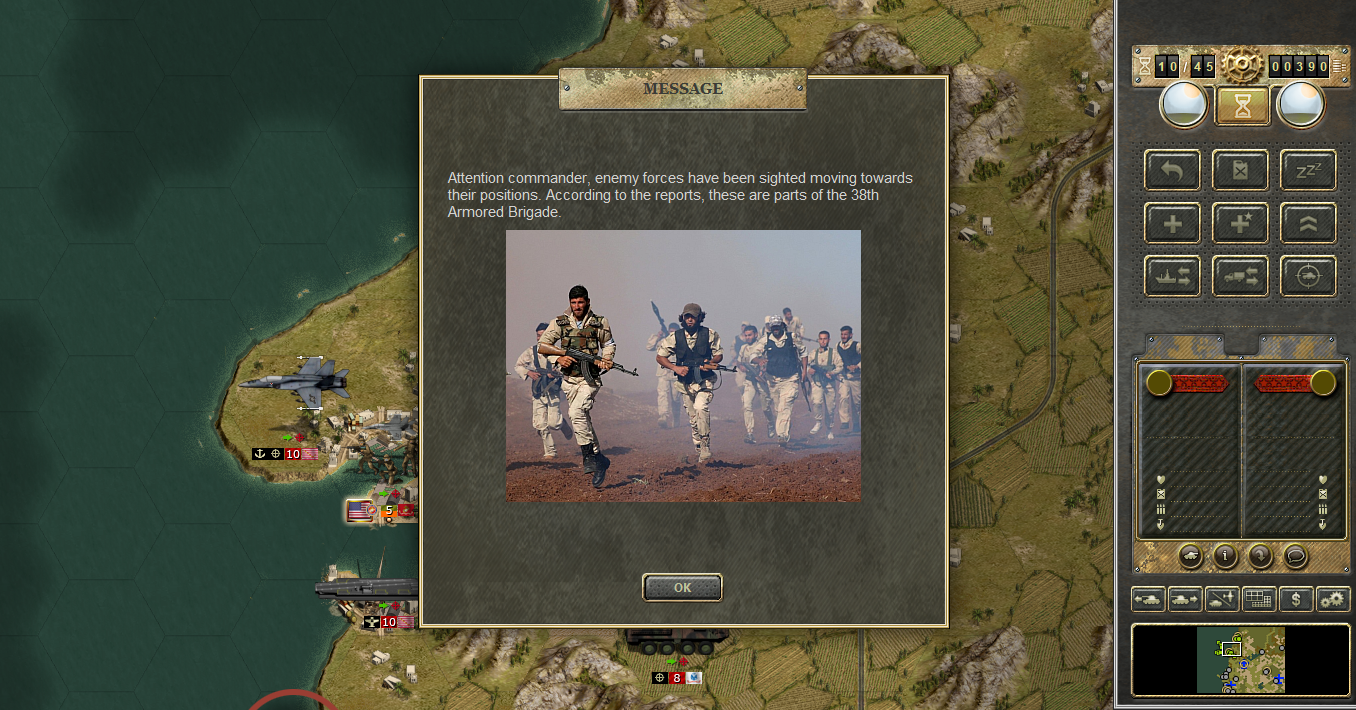Confirm the message with OK
1356x710 pixels.
click(682, 587)
